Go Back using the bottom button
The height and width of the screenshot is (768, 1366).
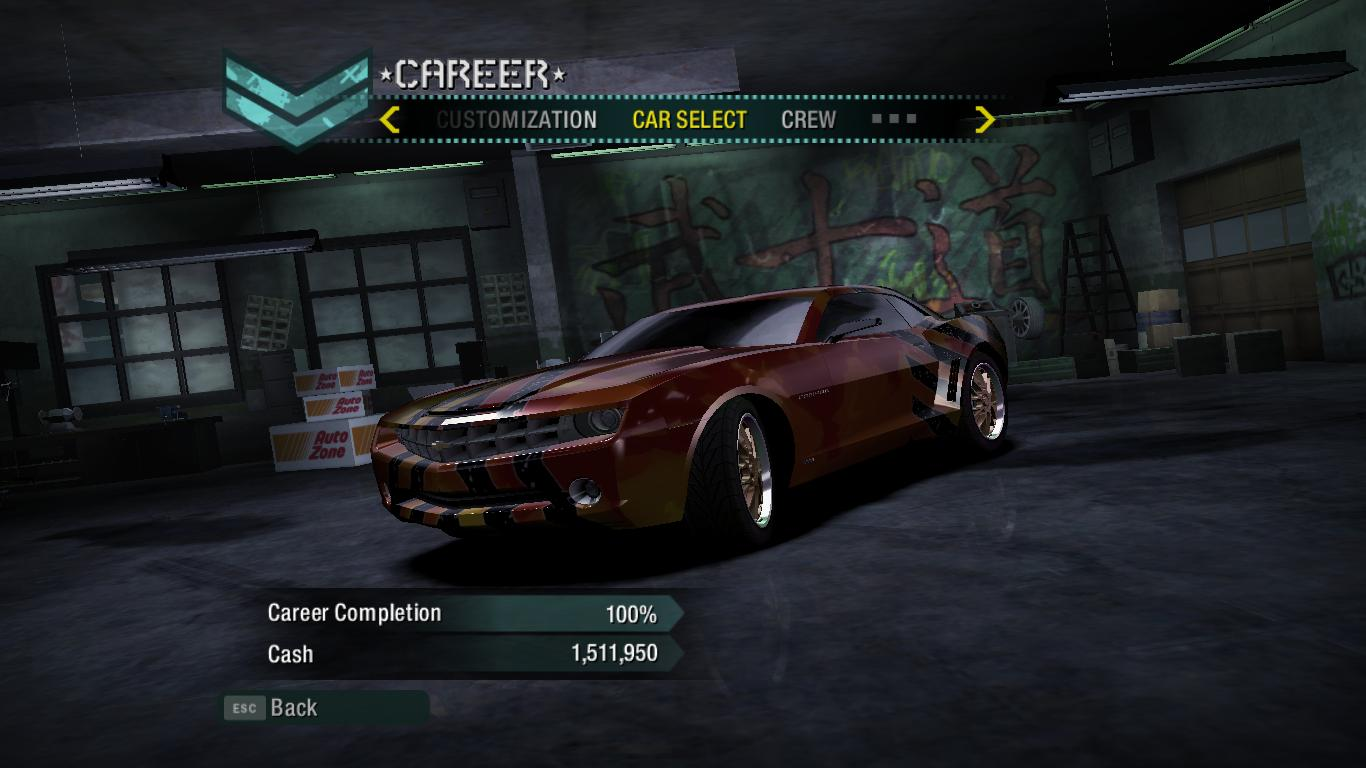pos(292,708)
